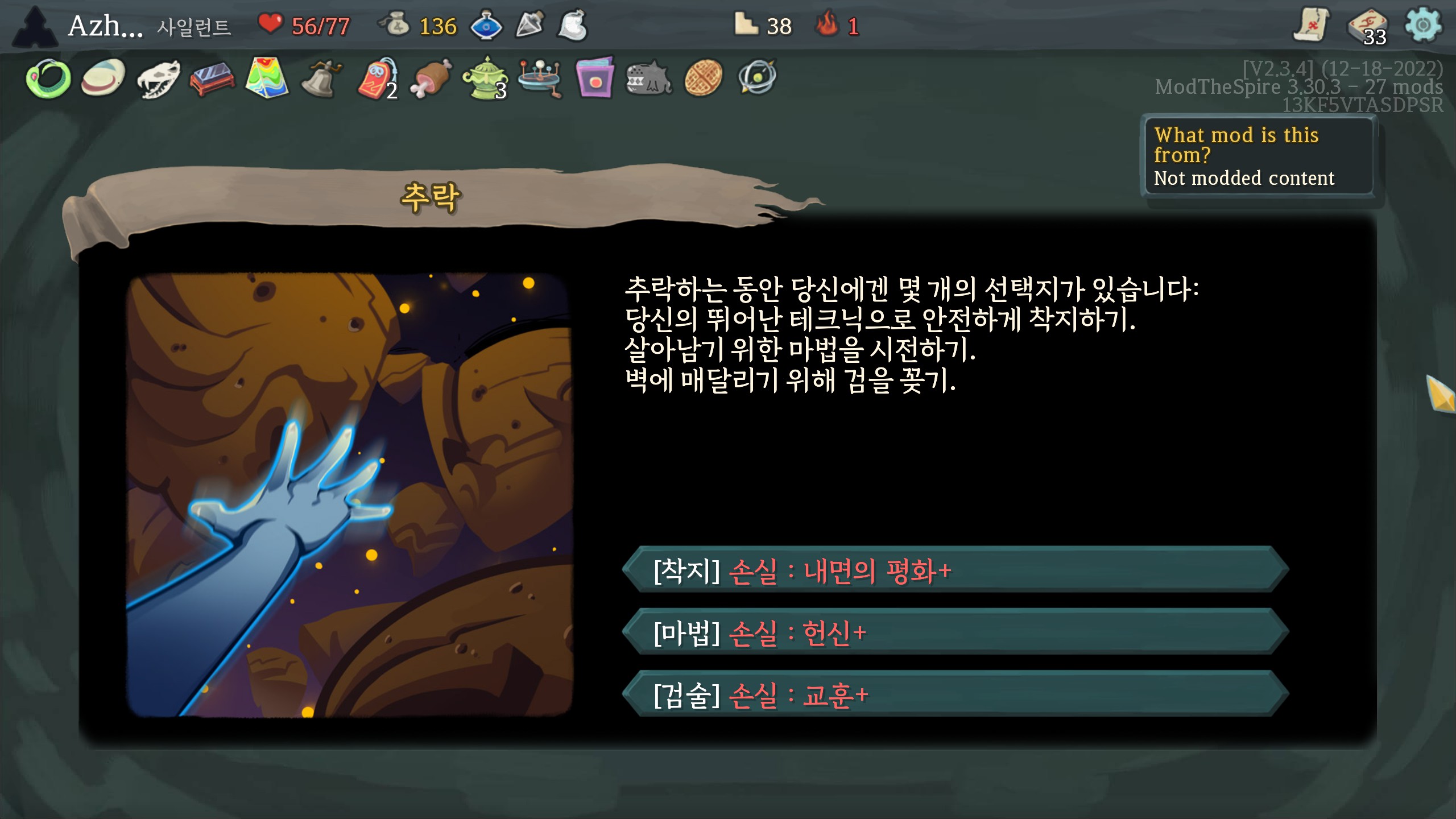Viewport: 1456px width, 819px height.
Task: Inspect the gray toothy face relic
Action: point(649,78)
